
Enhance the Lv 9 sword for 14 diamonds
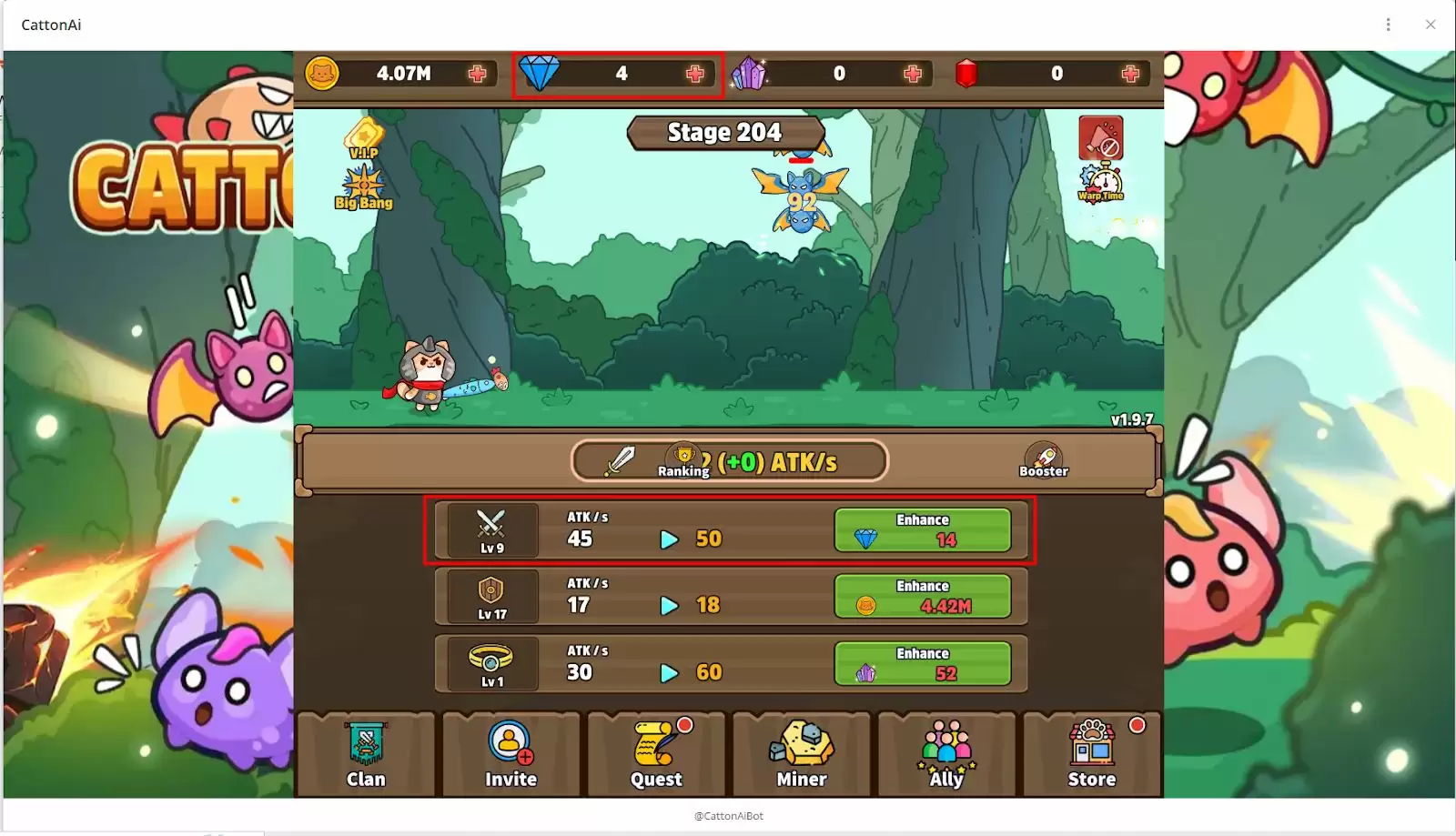pos(924,530)
